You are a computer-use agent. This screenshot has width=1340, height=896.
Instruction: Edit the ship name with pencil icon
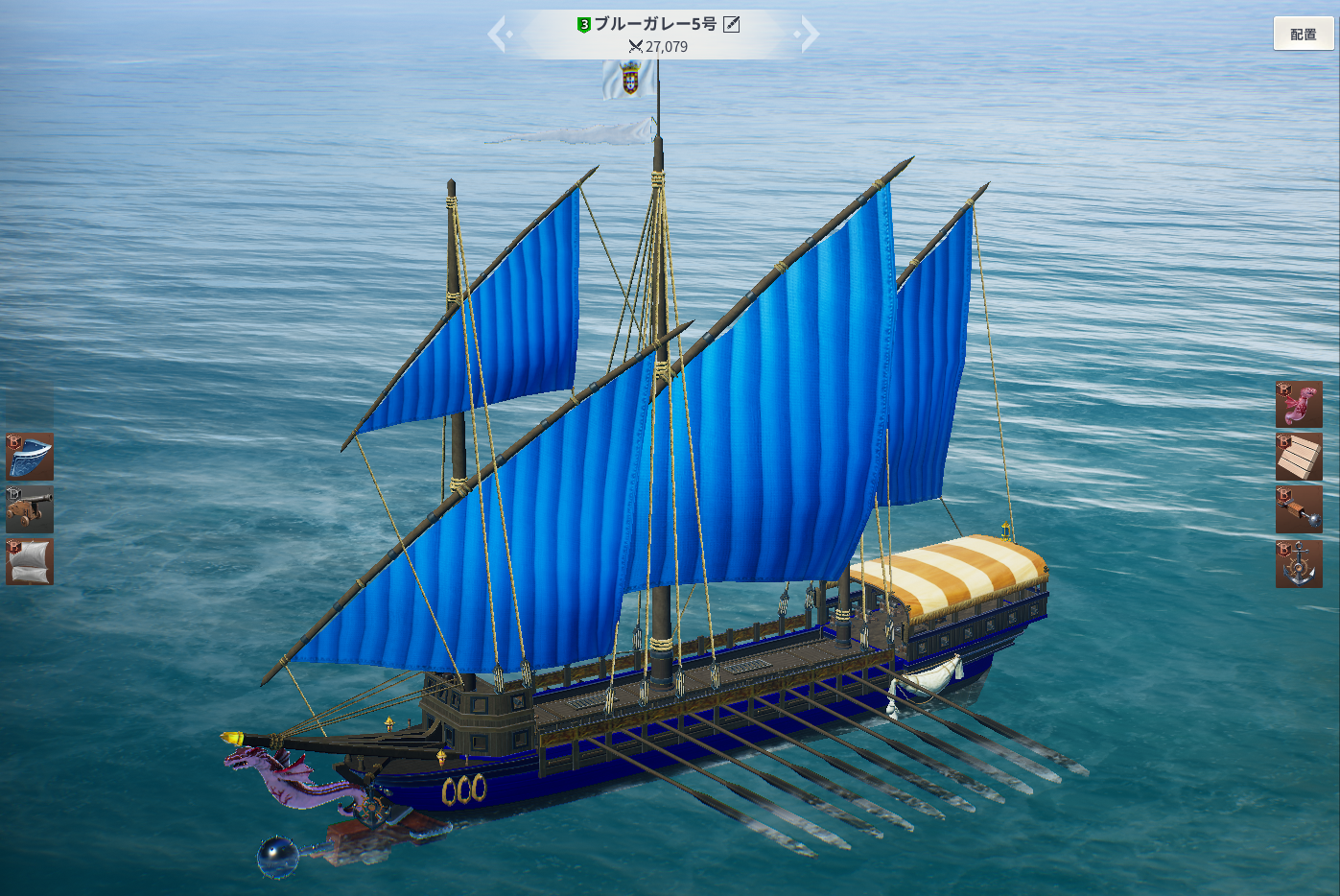pos(732,24)
